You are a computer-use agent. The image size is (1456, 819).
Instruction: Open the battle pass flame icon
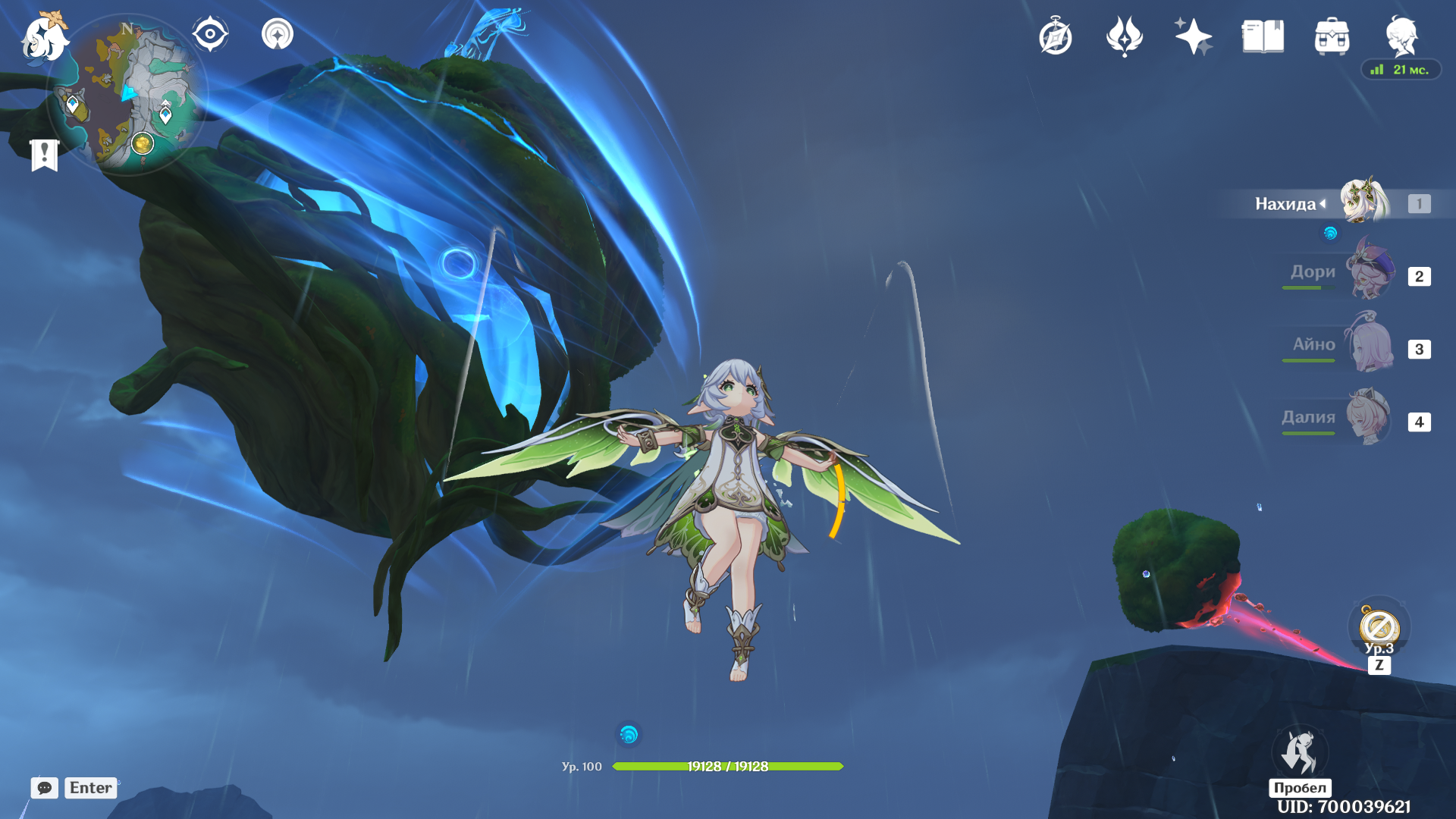[x=1125, y=36]
